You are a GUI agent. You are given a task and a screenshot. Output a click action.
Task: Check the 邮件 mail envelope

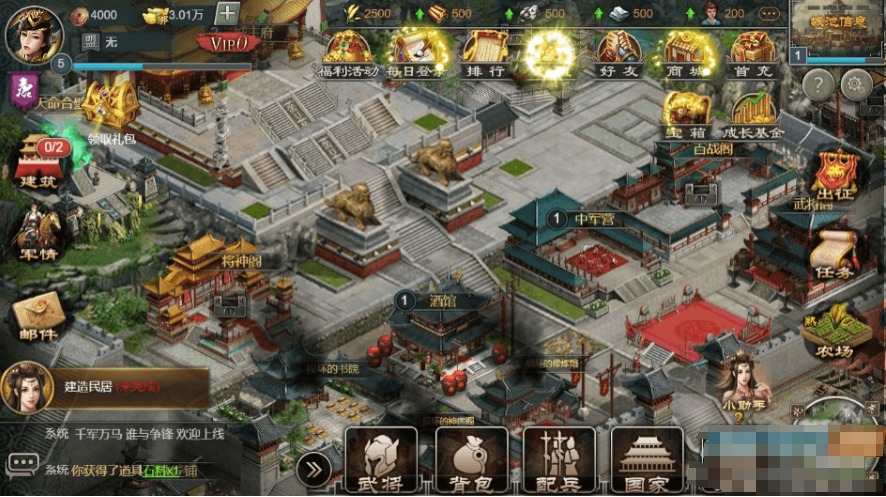pyautogui.click(x=38, y=315)
